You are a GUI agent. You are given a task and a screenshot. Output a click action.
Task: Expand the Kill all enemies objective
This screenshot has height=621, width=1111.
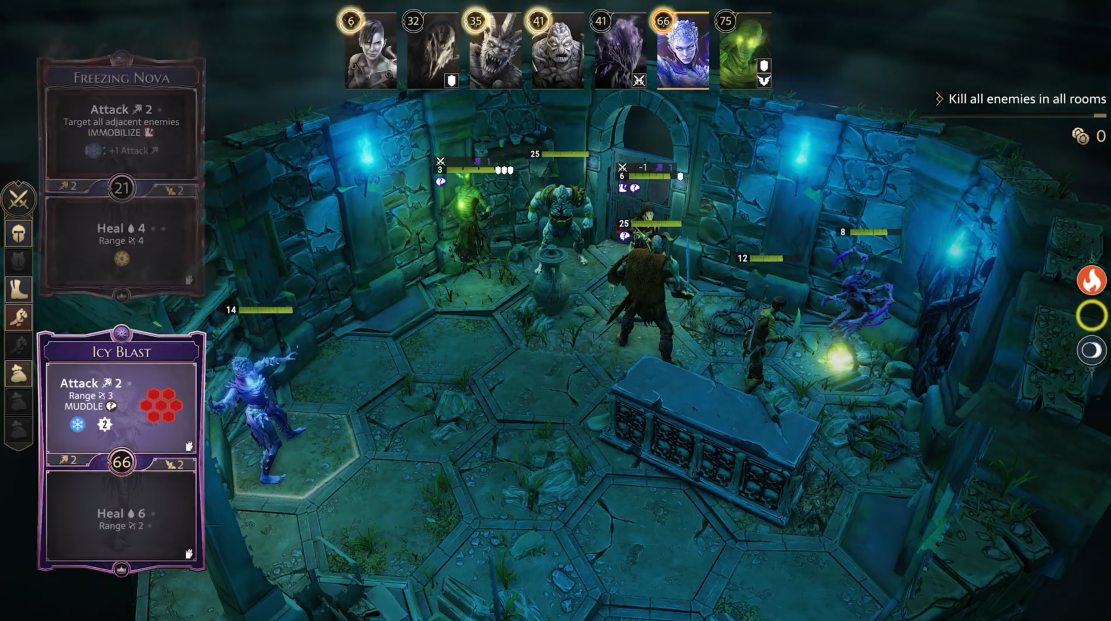coord(1019,99)
